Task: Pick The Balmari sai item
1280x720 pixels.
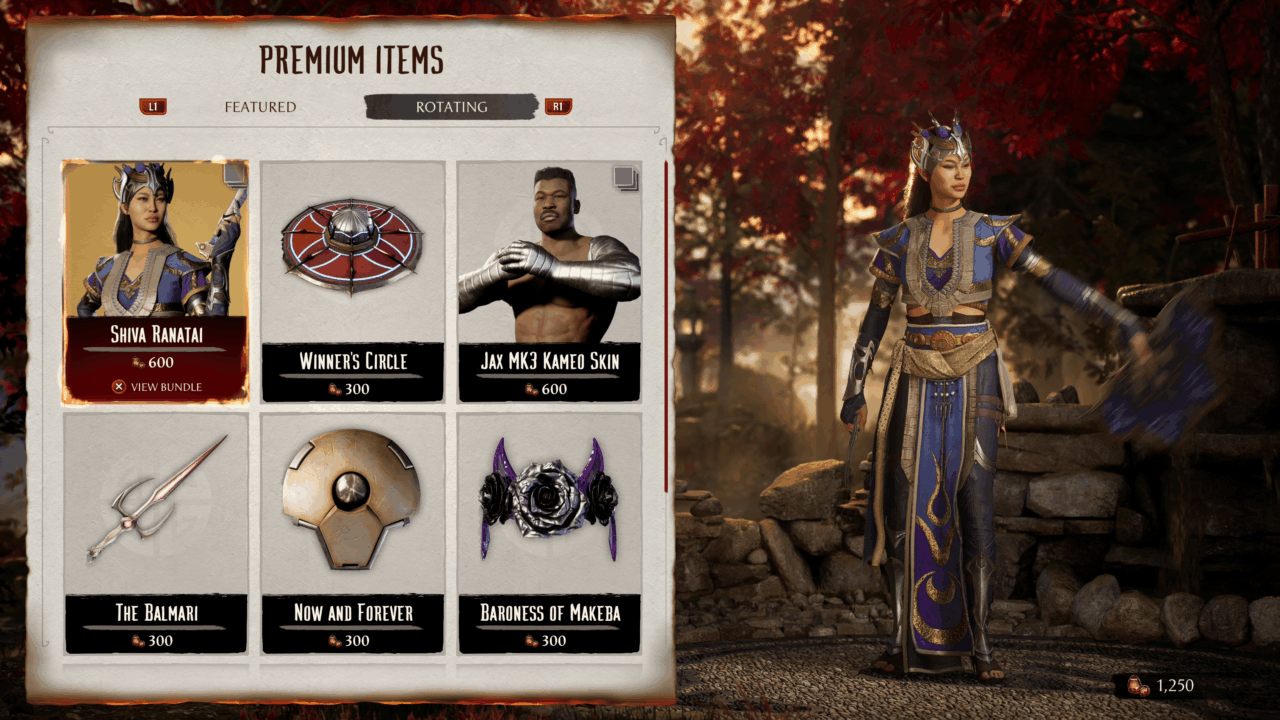Action: click(155, 533)
